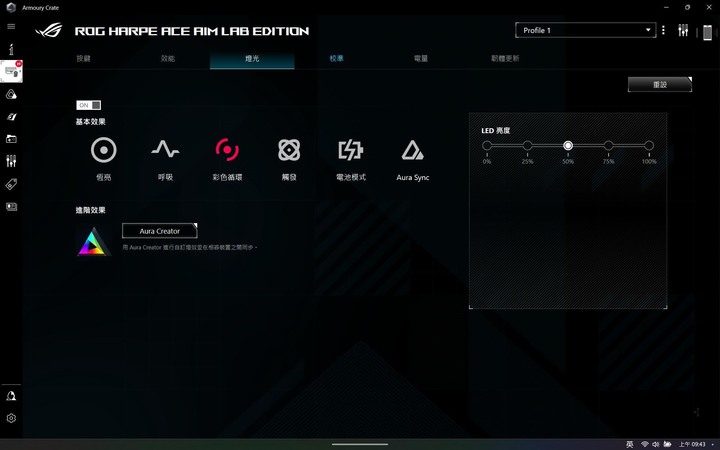This screenshot has height=450, width=720.
Task: Set LED brightness to 100%
Action: coord(649,146)
